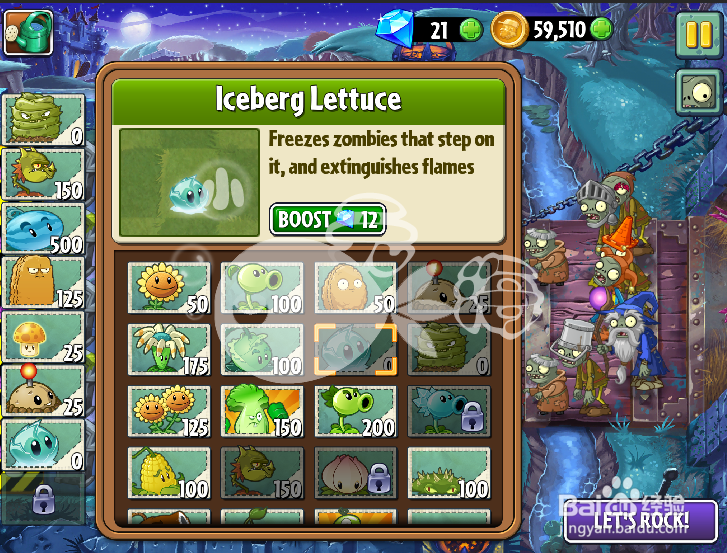
Task: Remove the Potato Mine from the tray
Action: click(x=43, y=390)
